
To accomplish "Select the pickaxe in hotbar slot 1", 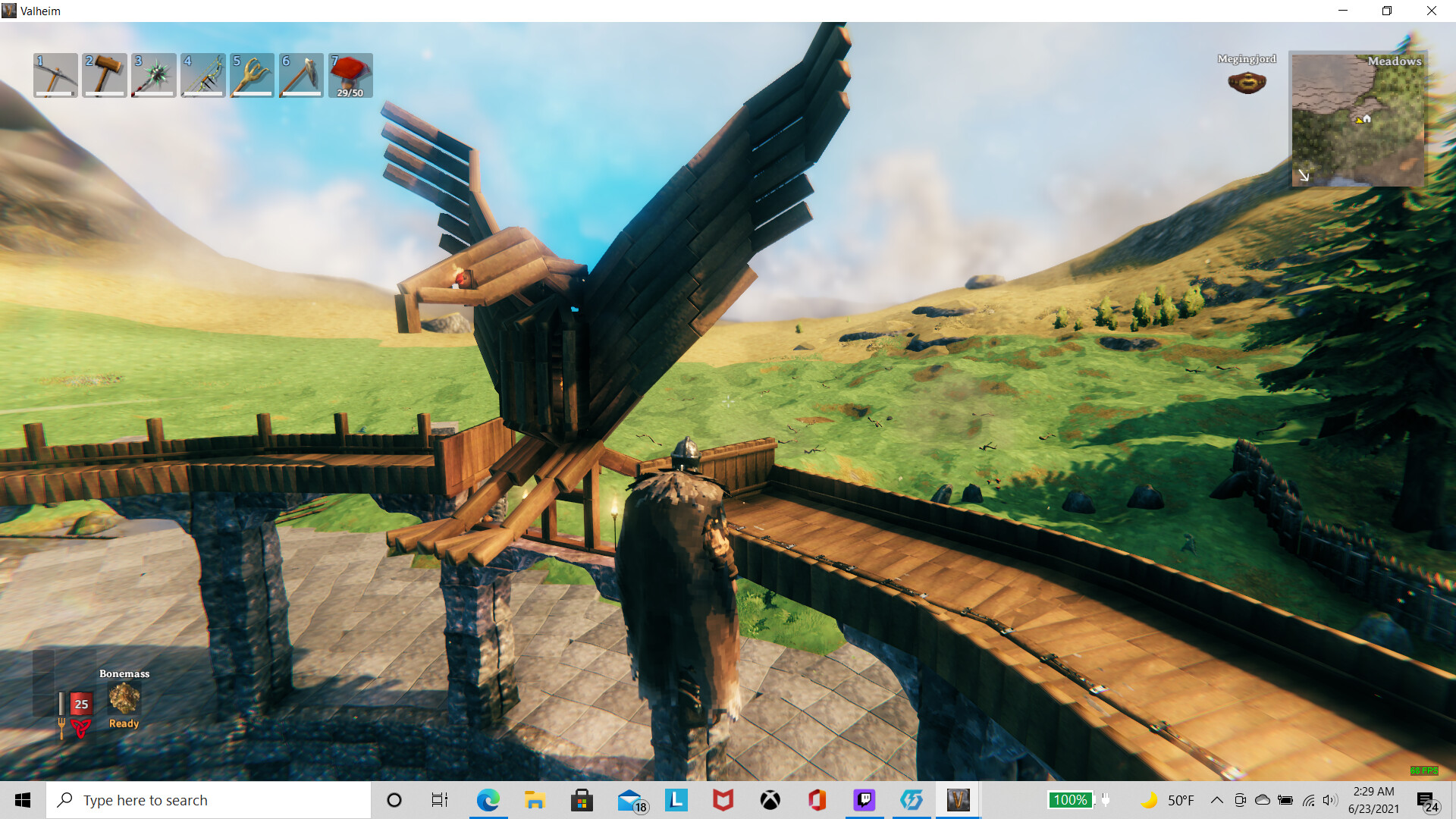I will 55,75.
